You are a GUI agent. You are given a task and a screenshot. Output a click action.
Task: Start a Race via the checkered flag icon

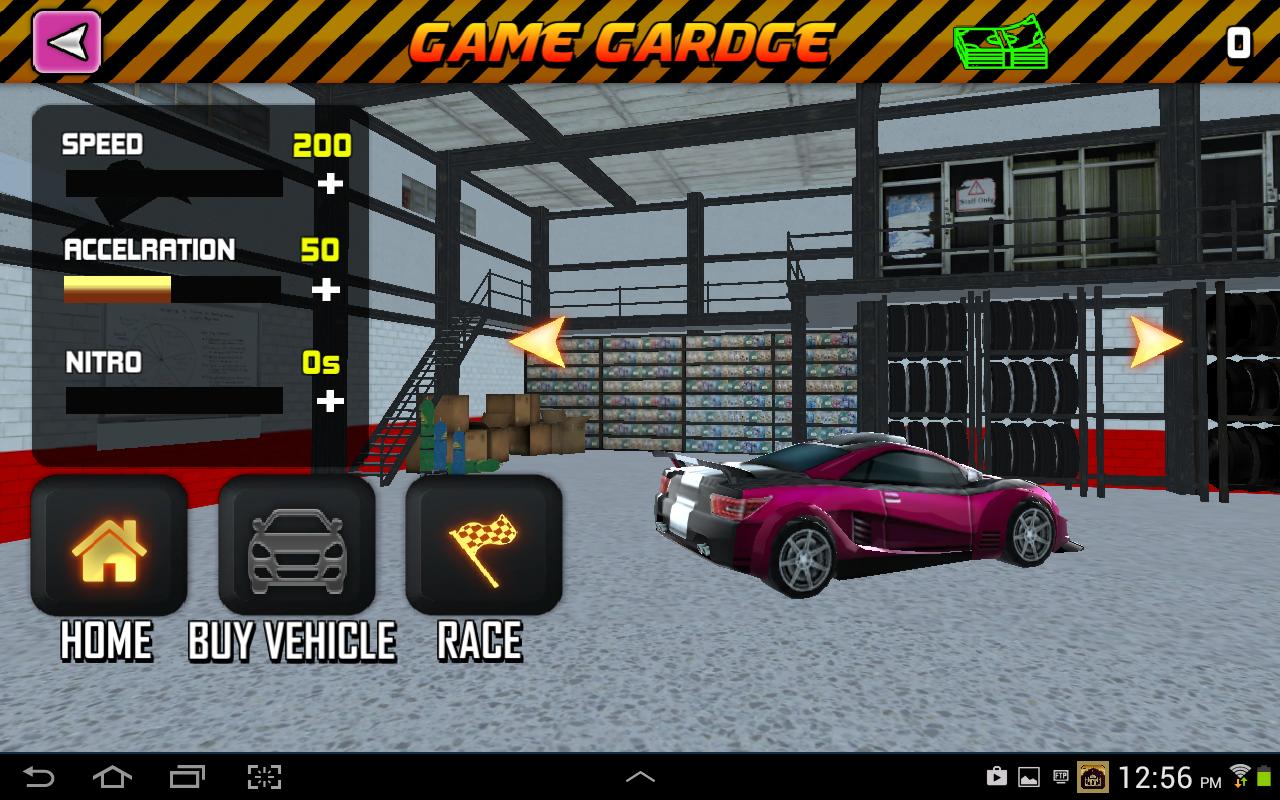point(480,545)
